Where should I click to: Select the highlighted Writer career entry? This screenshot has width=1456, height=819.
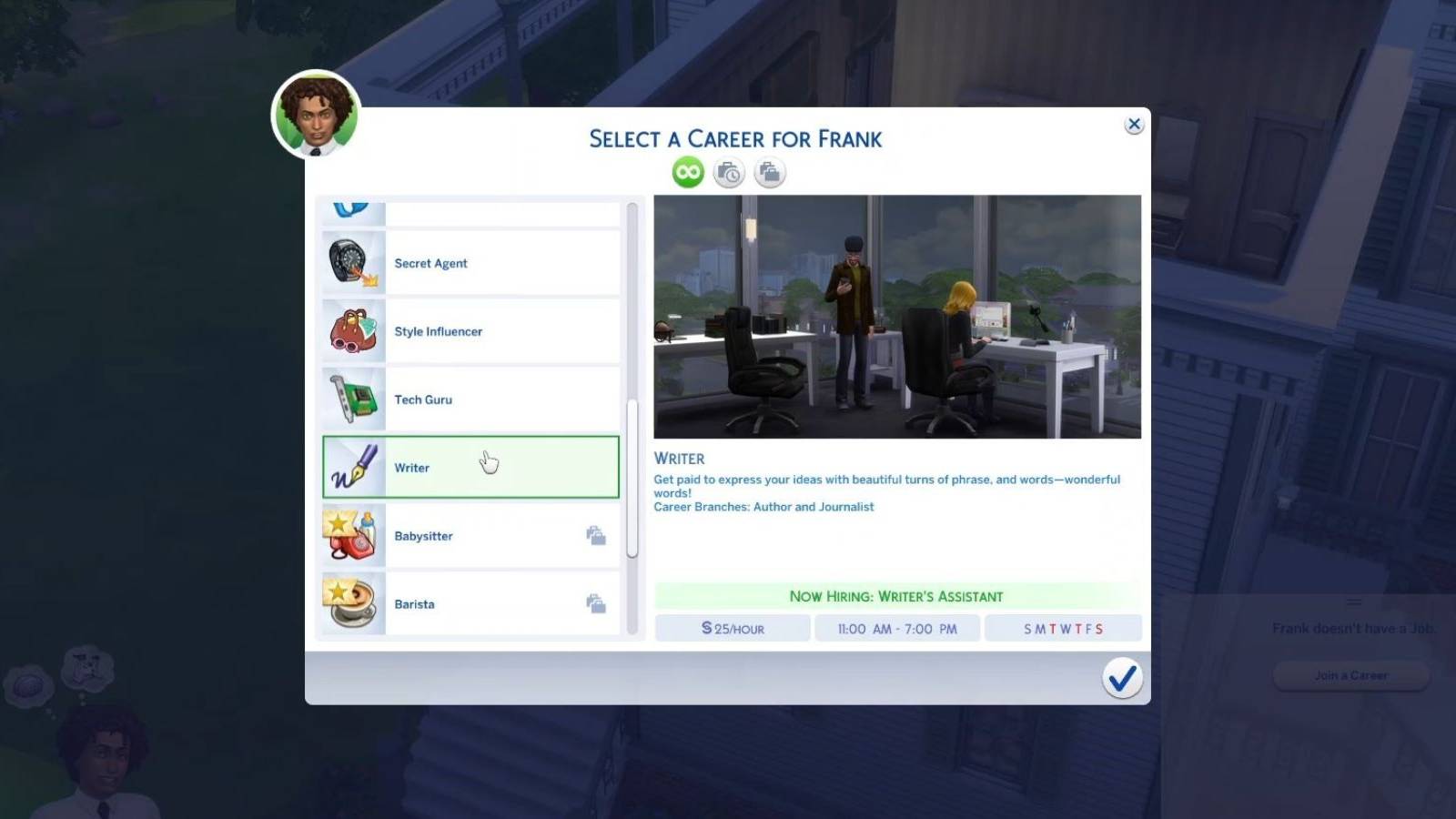click(x=470, y=467)
